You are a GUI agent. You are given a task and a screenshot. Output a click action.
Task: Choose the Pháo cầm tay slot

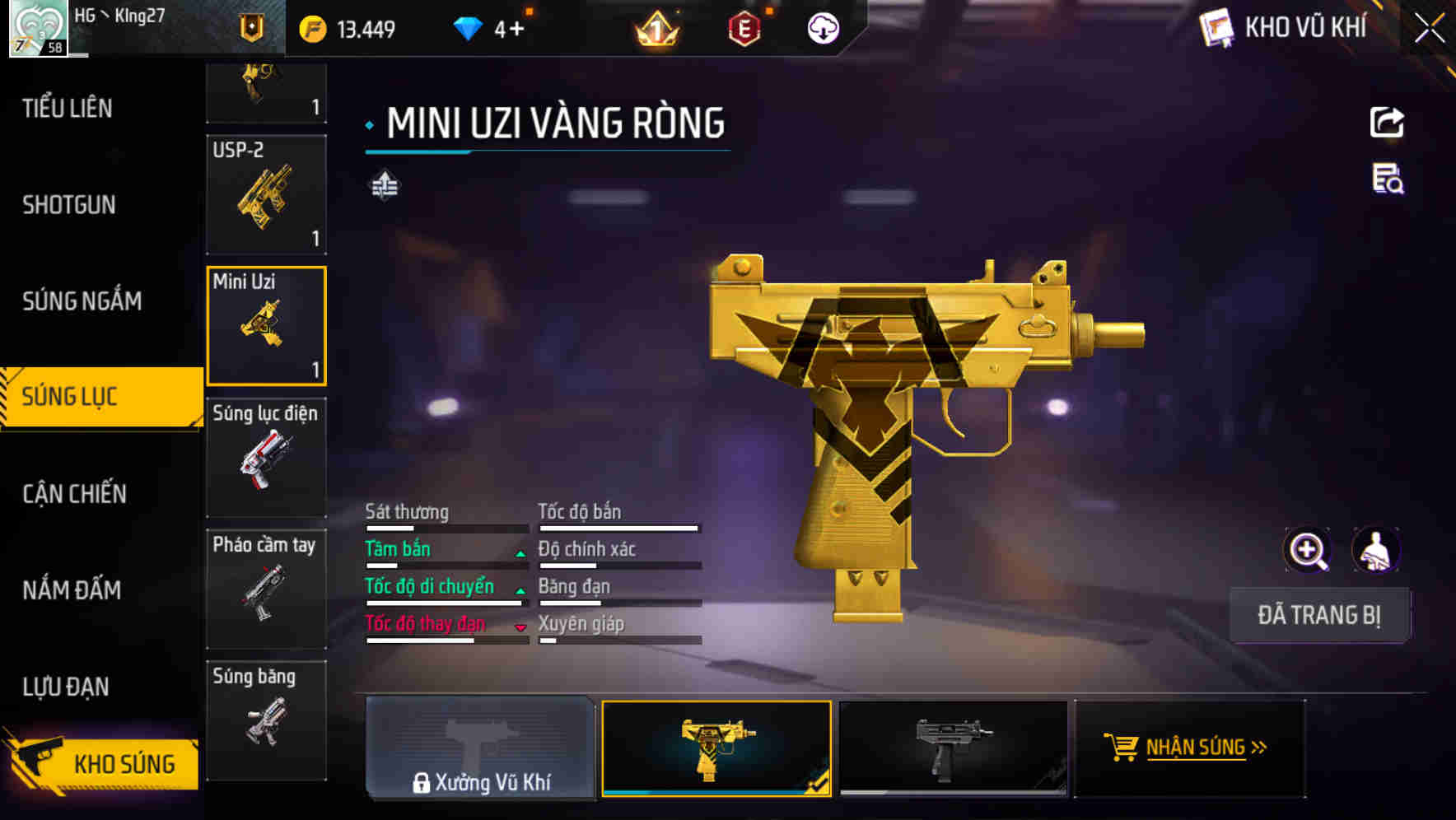[x=266, y=589]
